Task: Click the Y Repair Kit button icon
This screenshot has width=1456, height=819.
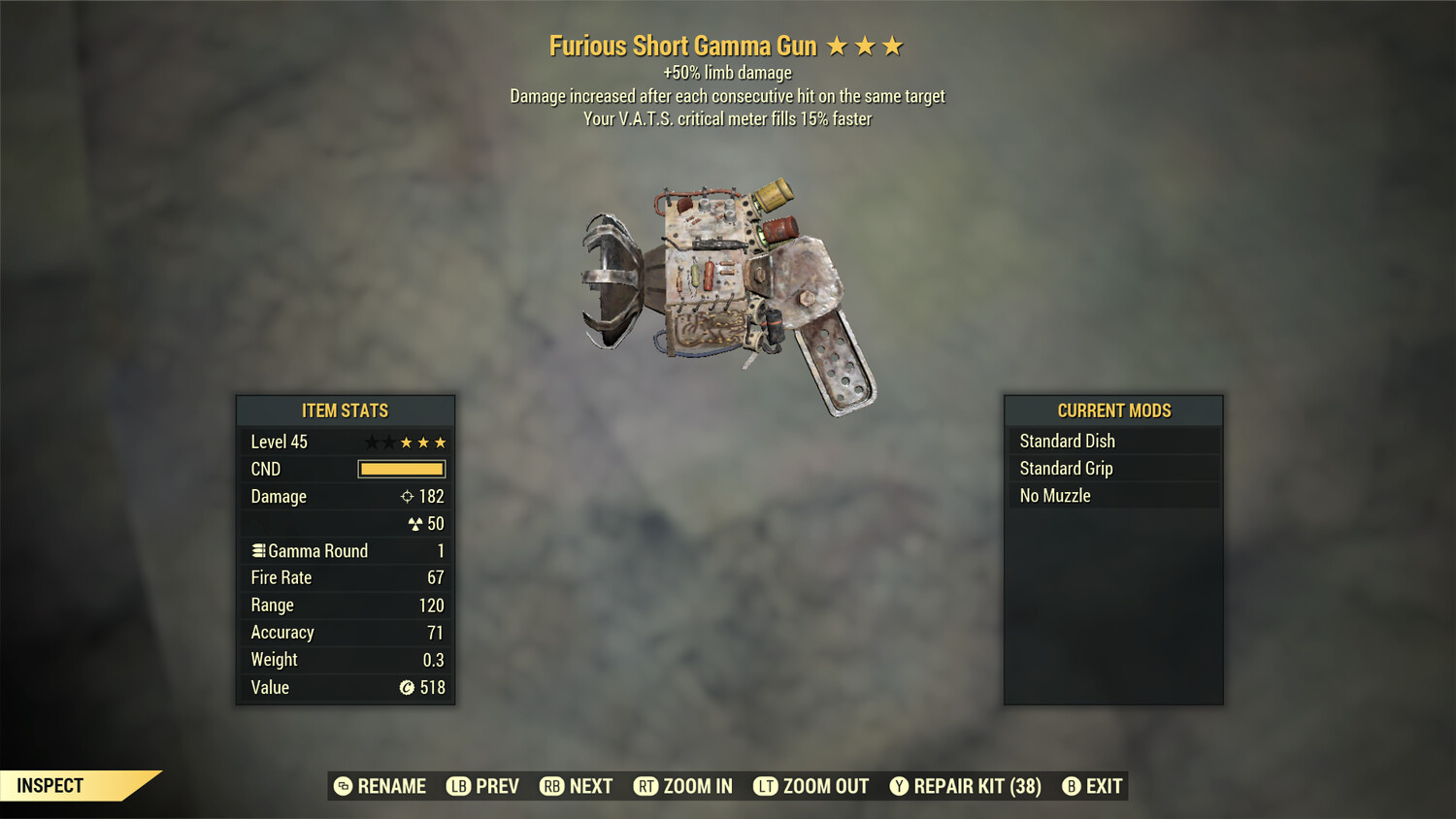Action: pyautogui.click(x=898, y=786)
